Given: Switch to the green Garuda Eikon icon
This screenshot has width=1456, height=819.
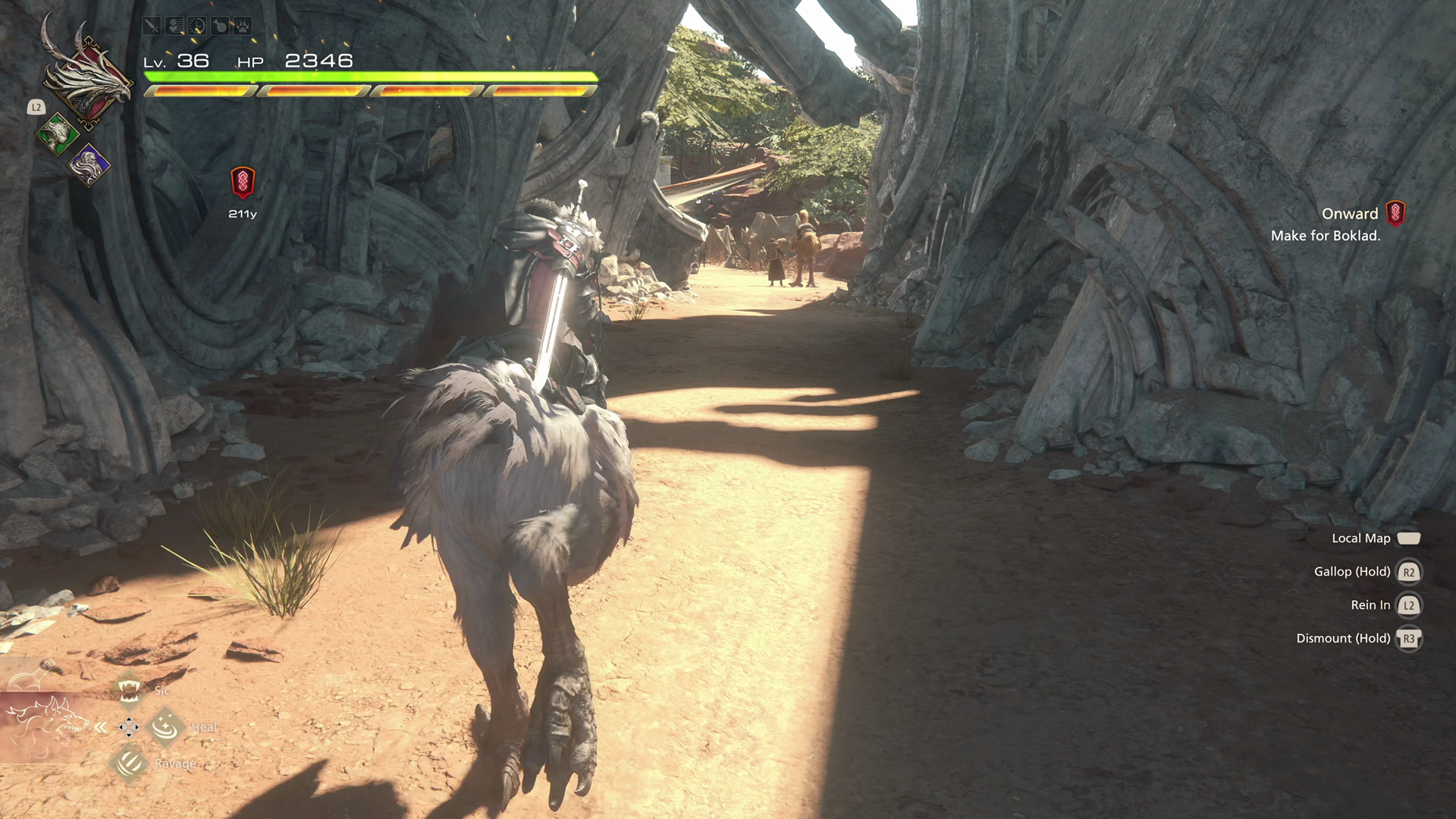Looking at the screenshot, I should click(57, 134).
